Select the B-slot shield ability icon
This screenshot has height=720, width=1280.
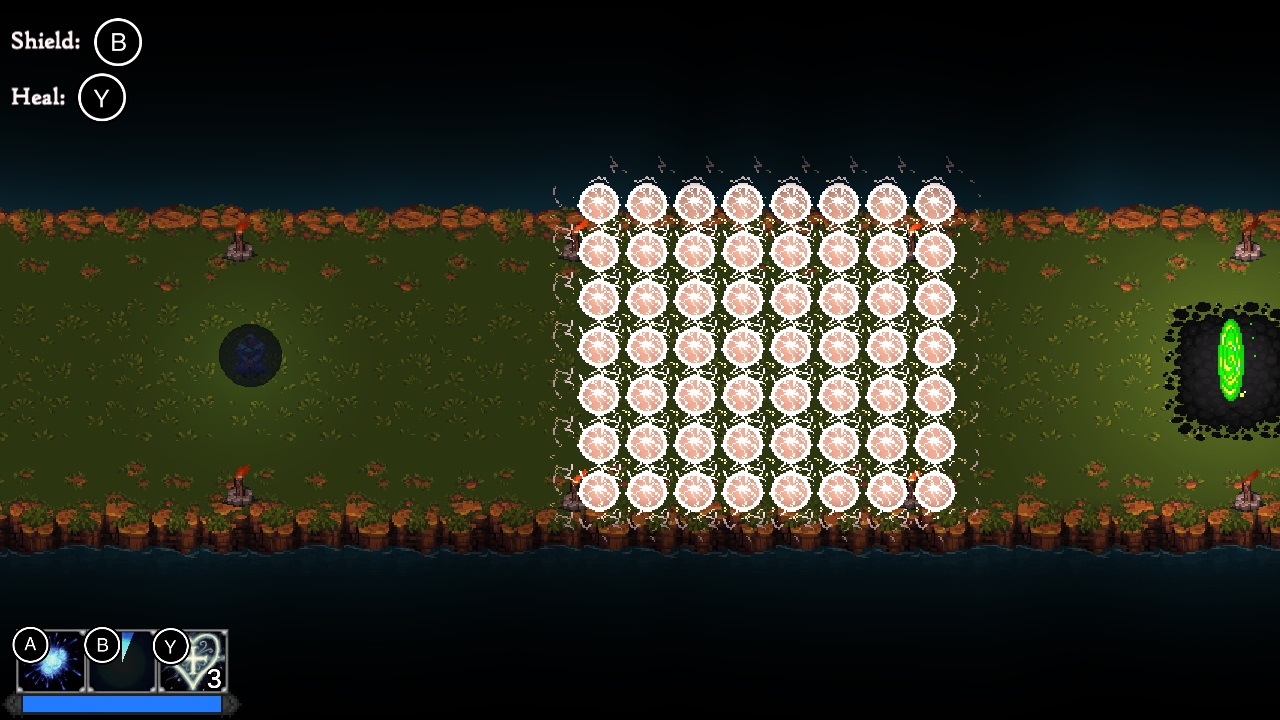click(122, 663)
